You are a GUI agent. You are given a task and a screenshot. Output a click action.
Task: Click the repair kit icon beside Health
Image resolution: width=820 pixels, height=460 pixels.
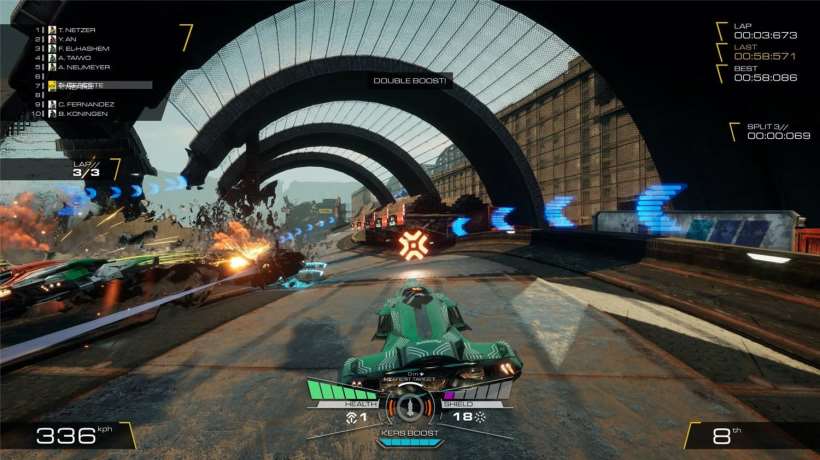pyautogui.click(x=351, y=415)
